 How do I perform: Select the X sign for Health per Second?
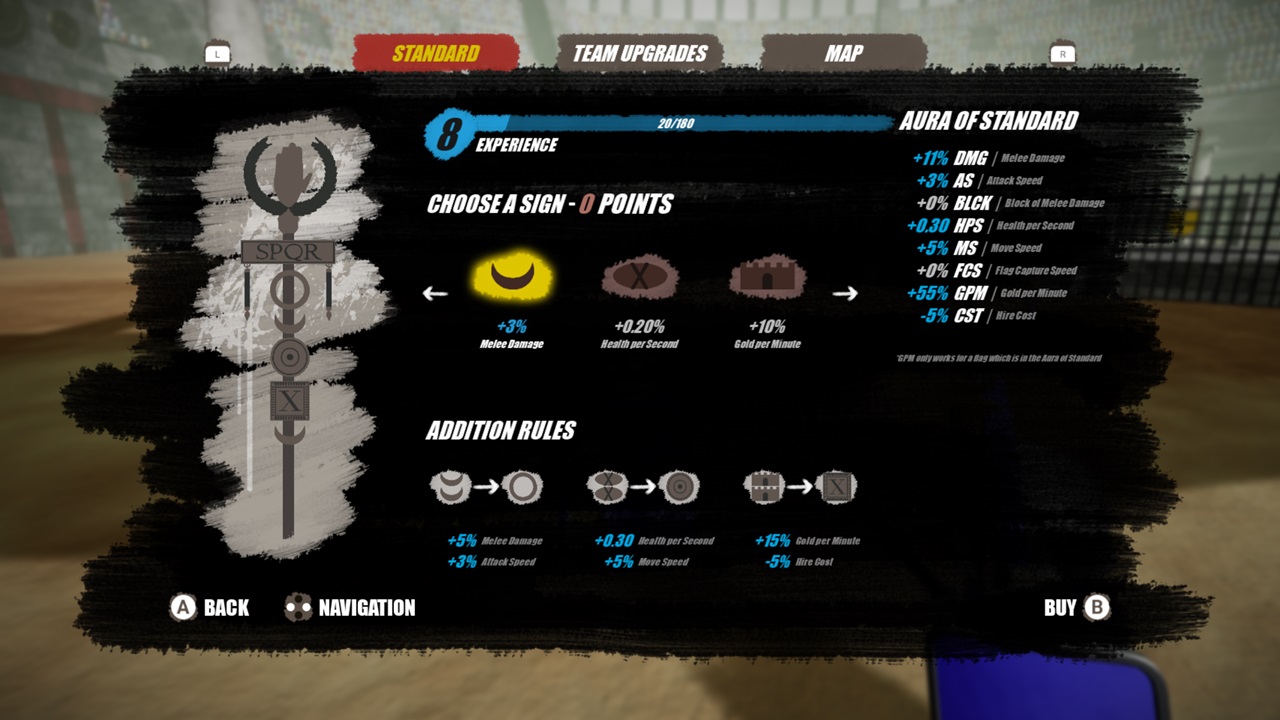click(x=640, y=278)
